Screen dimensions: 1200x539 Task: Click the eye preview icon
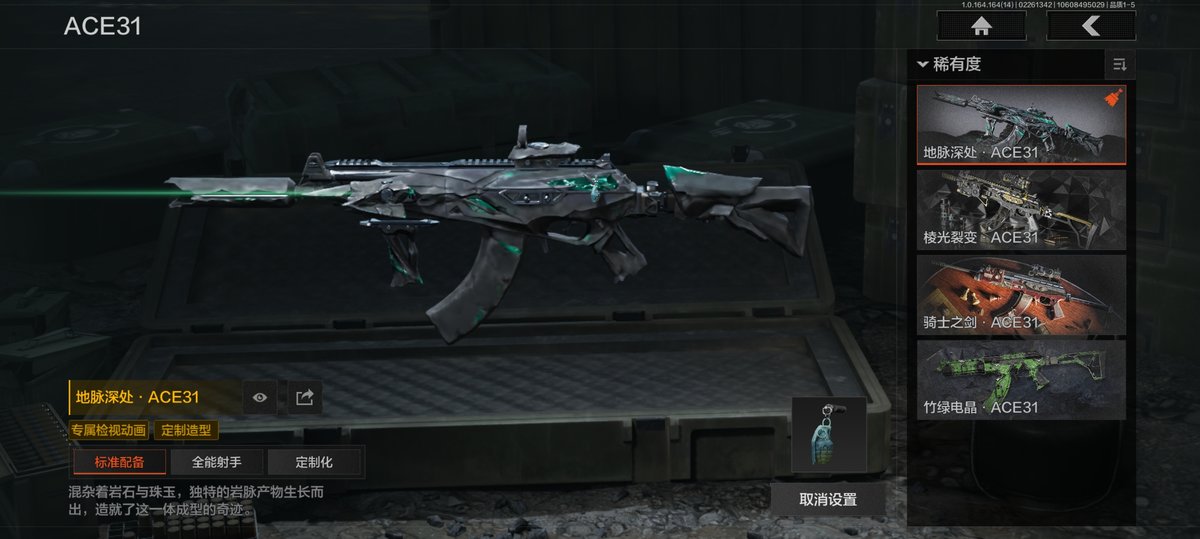pyautogui.click(x=260, y=397)
